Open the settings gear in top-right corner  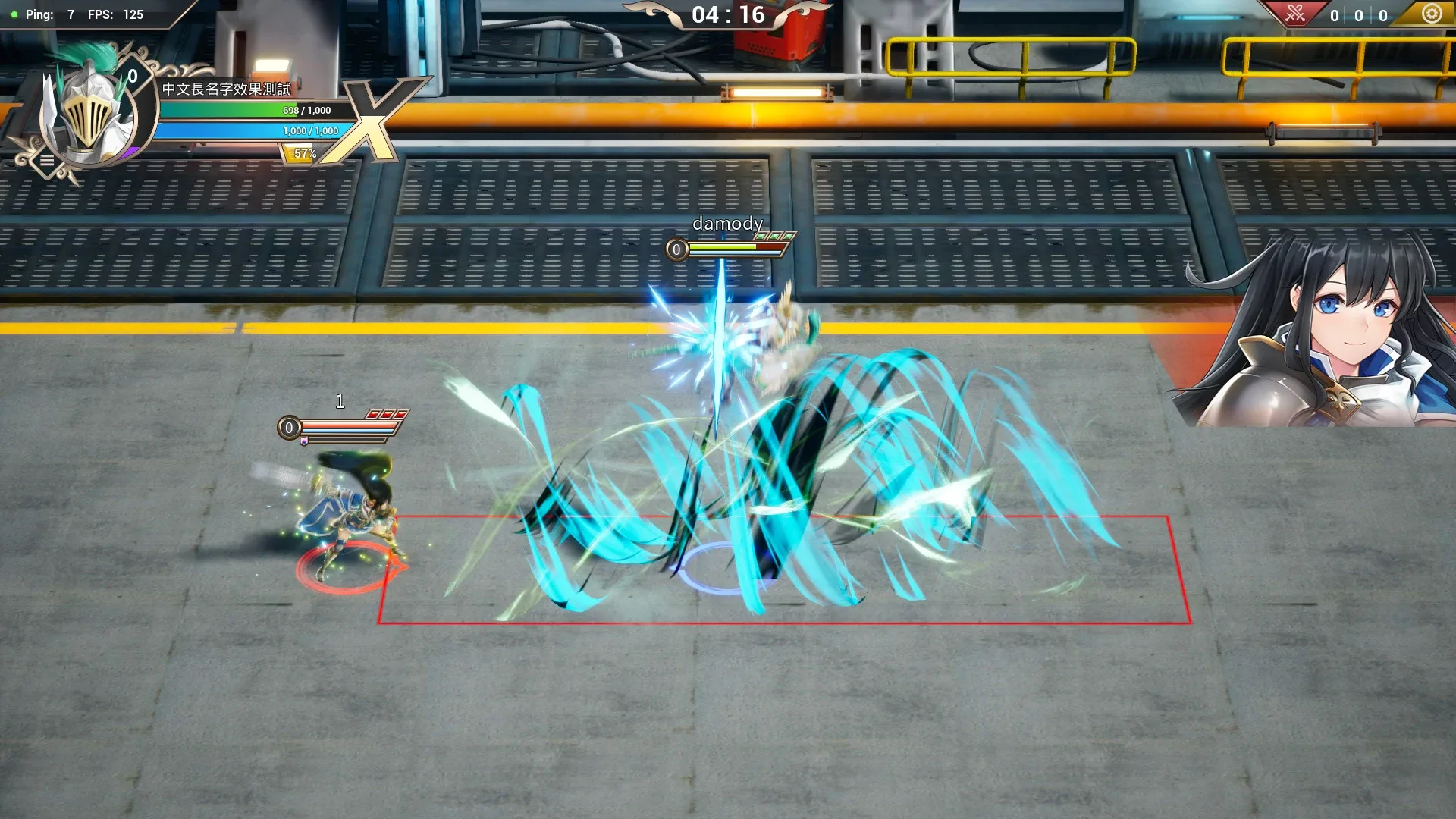point(1432,13)
